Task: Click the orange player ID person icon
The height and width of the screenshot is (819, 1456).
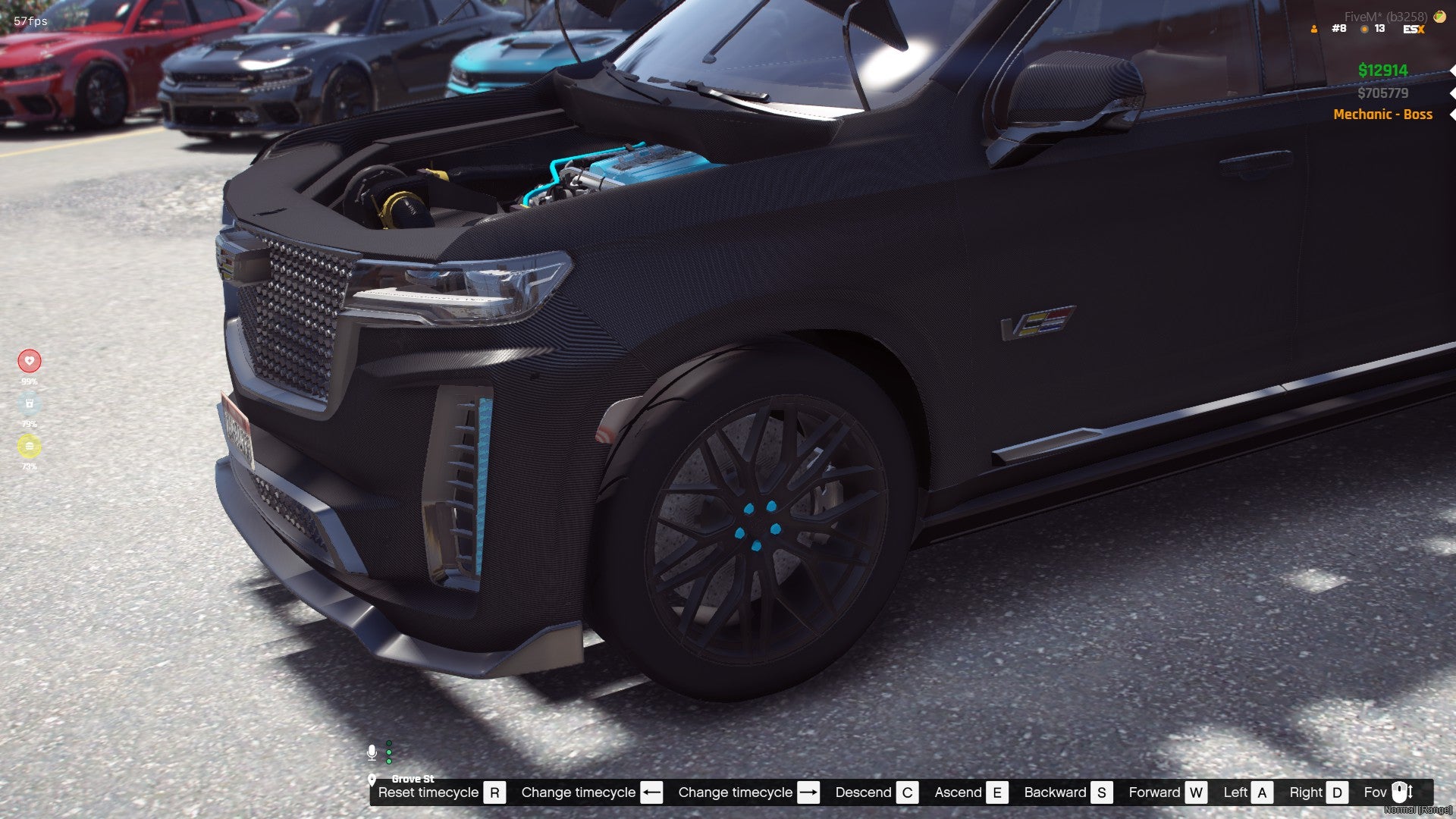Action: click(x=1314, y=30)
